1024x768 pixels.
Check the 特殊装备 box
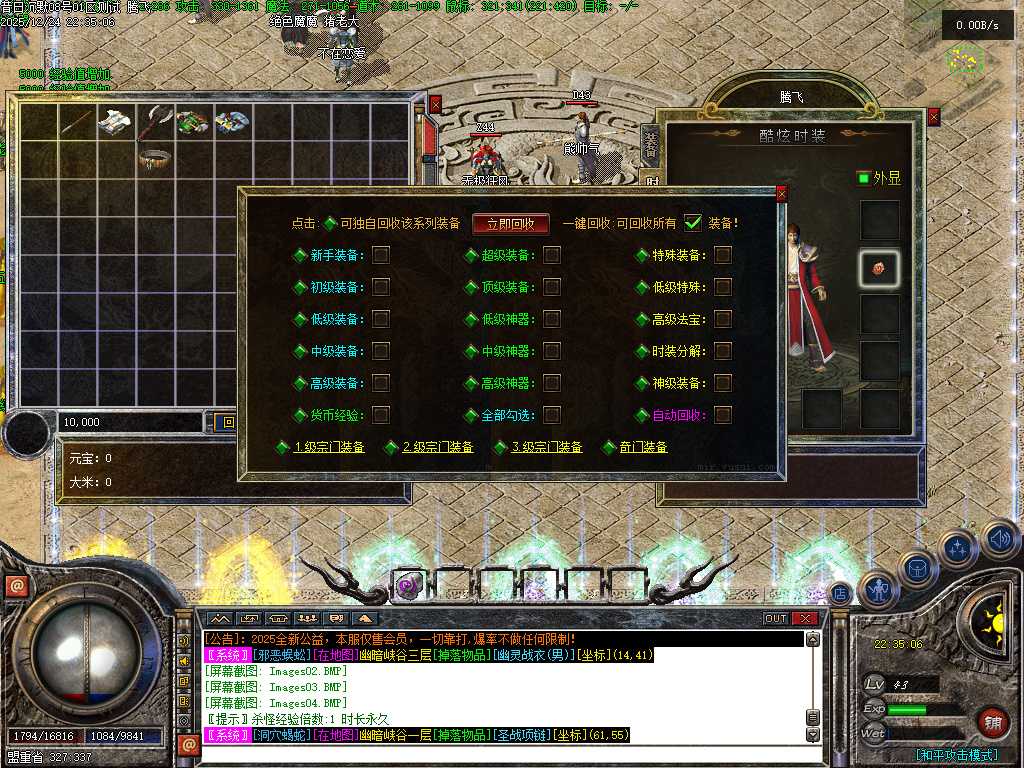[723, 255]
